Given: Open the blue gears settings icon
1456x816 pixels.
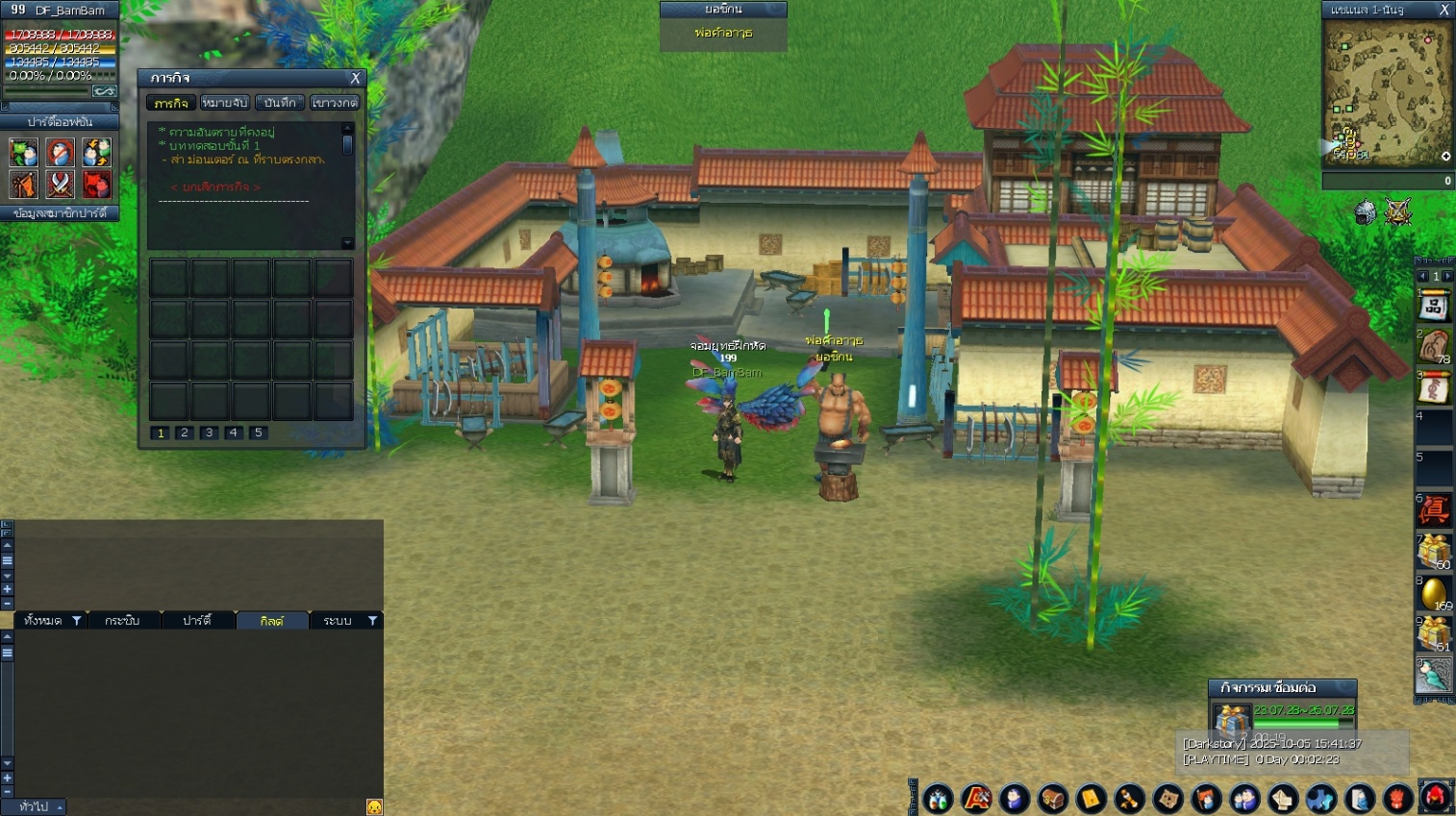Looking at the screenshot, I should point(1320,799).
